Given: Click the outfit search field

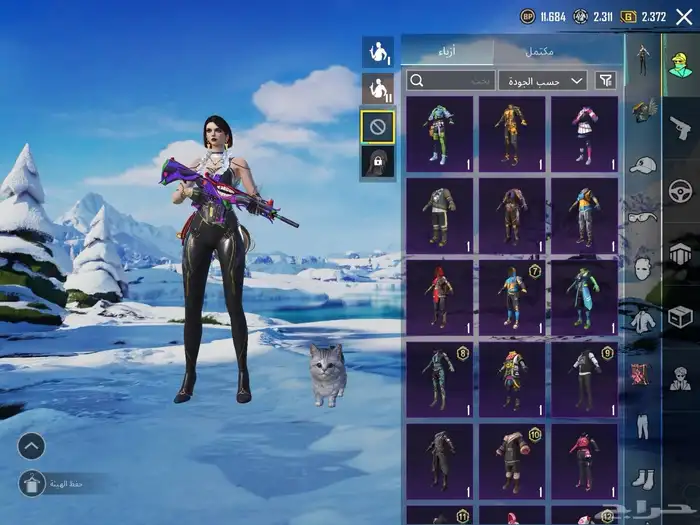Looking at the screenshot, I should point(451,80).
